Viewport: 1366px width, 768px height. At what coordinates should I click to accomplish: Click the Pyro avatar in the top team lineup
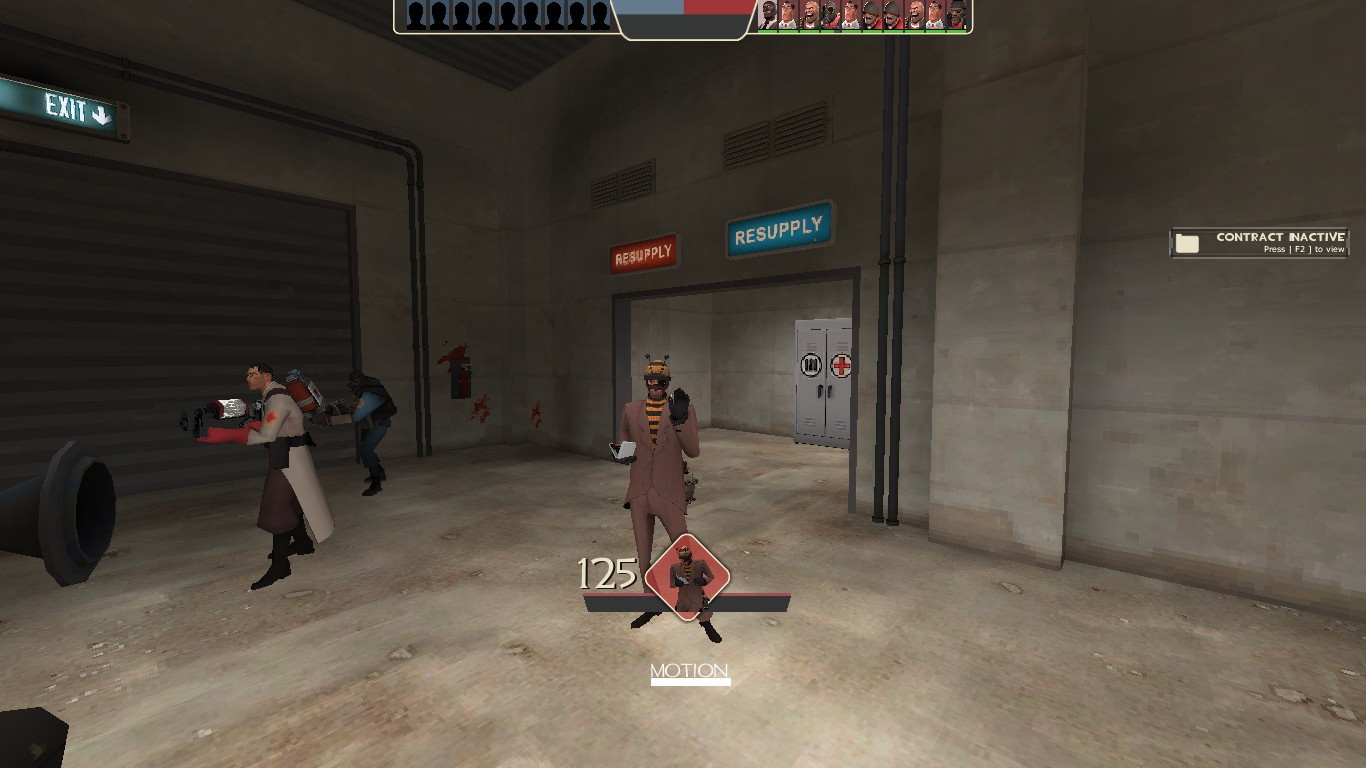click(x=829, y=14)
